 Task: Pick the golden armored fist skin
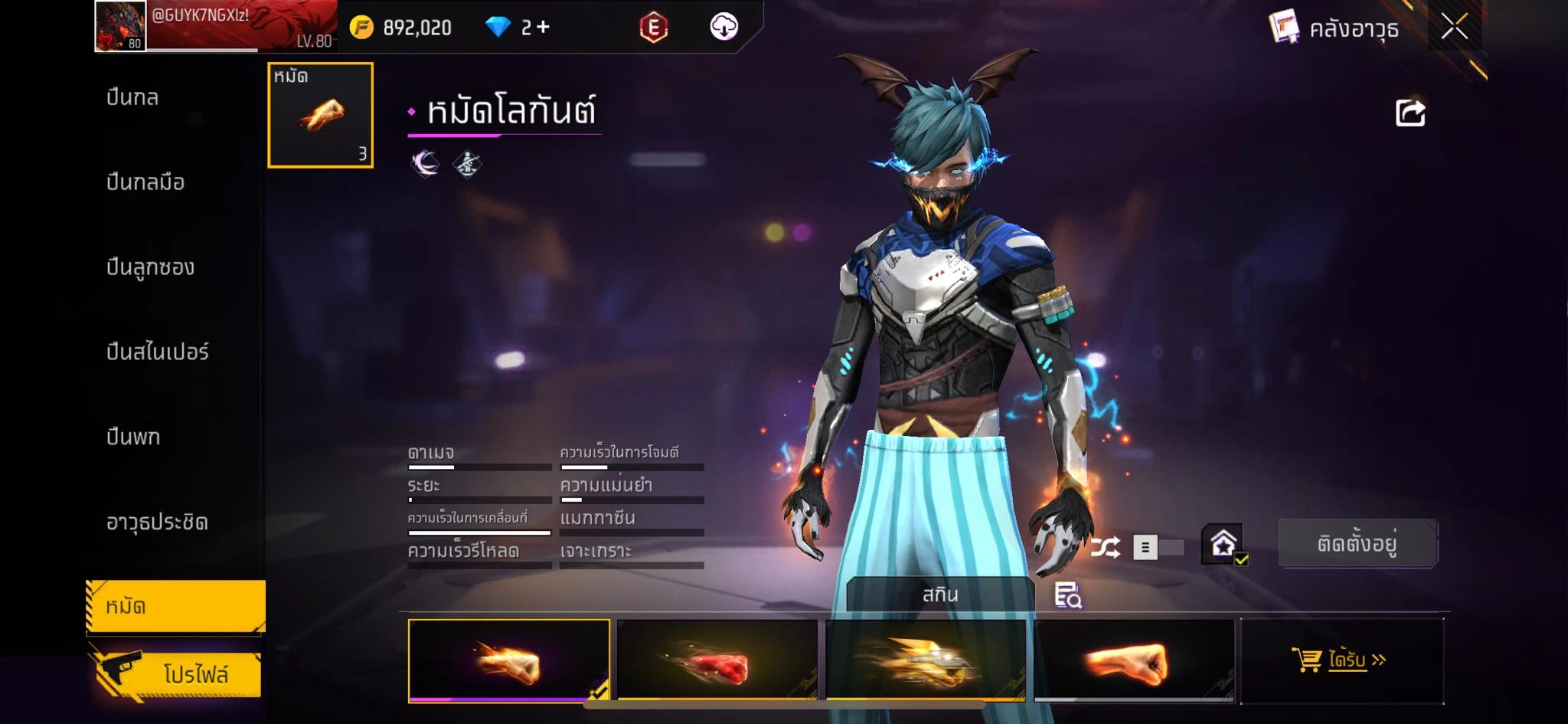point(926,660)
